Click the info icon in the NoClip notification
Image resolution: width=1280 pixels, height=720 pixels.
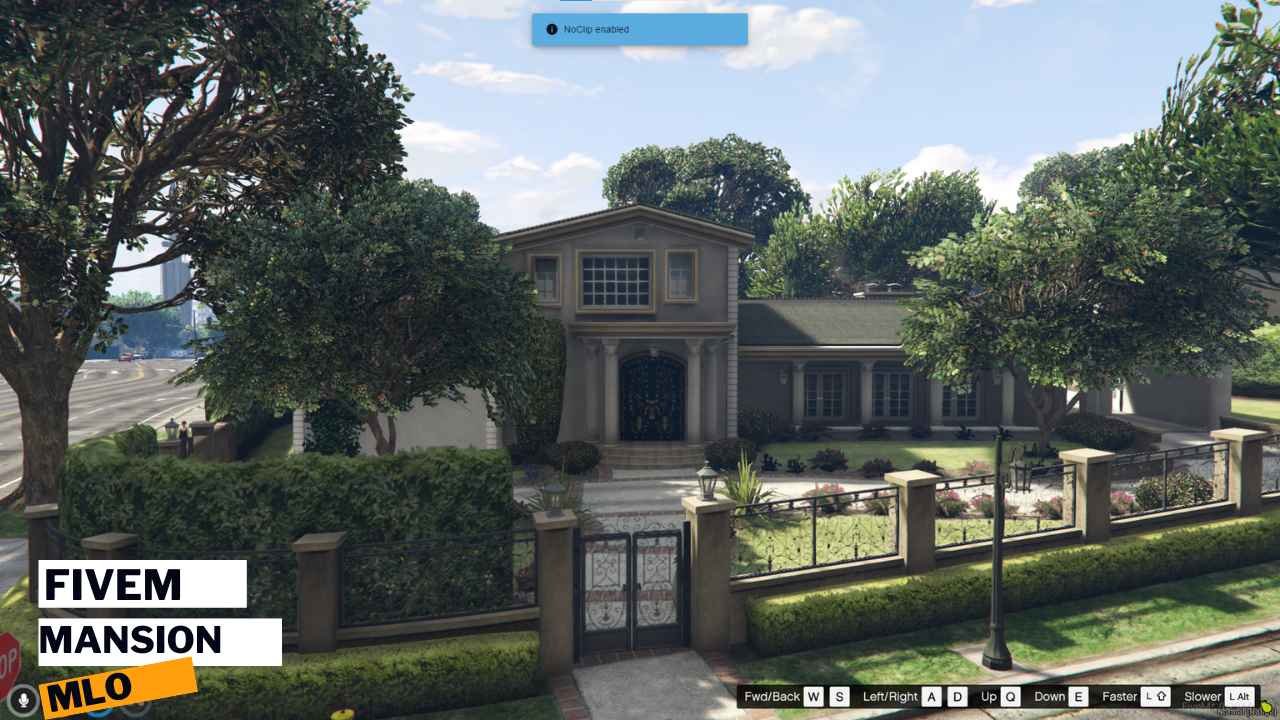[550, 30]
